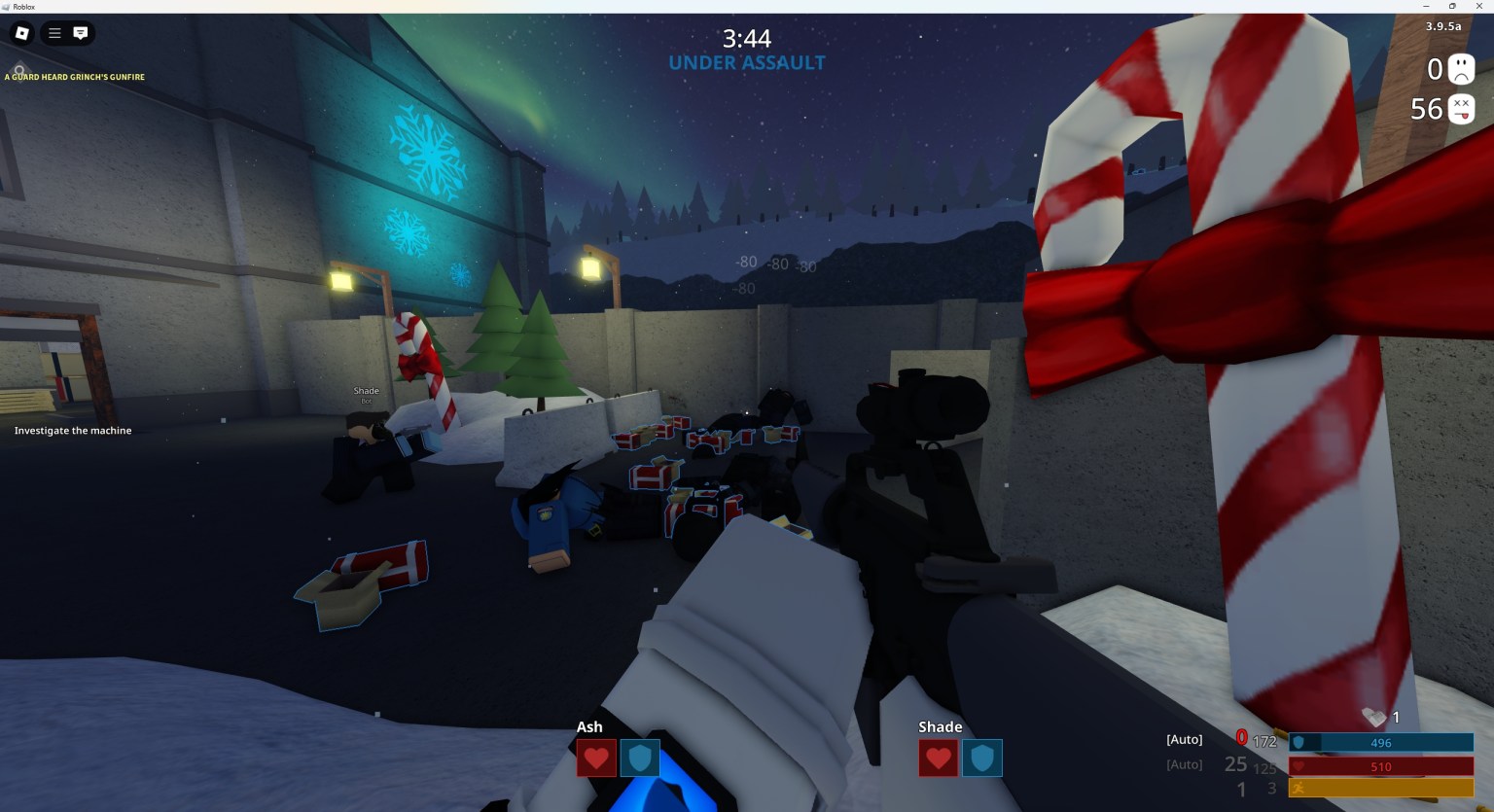Toggle the primary weapon [Auto] fire mode

1184,739
